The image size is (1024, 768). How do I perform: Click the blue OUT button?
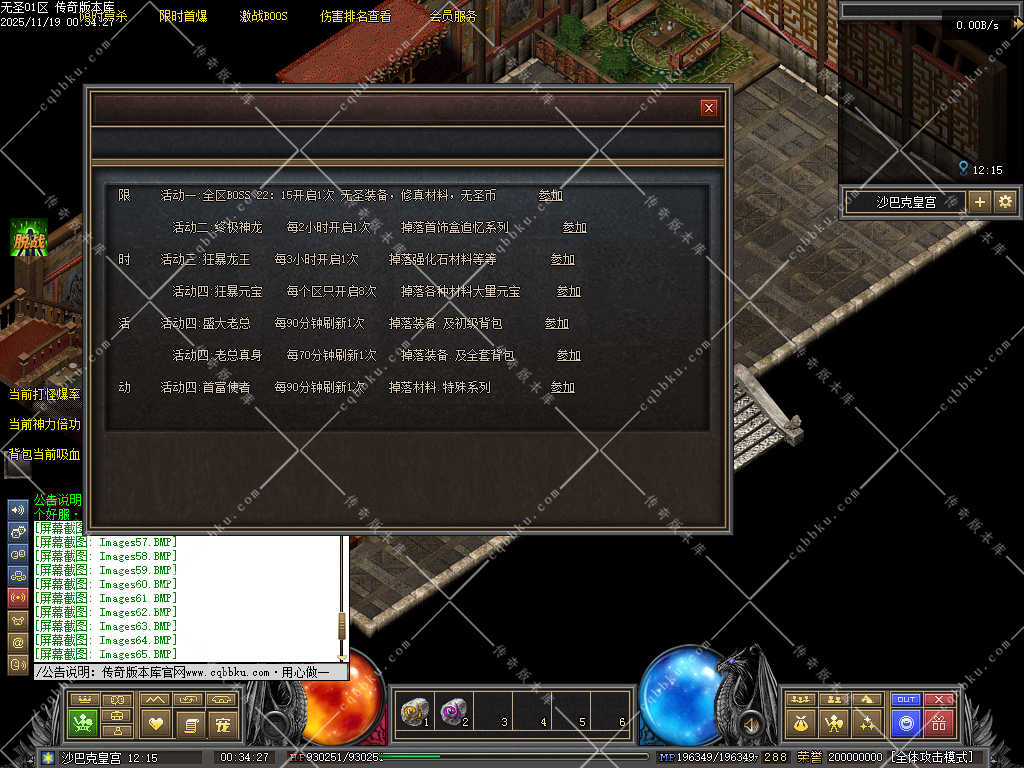906,699
